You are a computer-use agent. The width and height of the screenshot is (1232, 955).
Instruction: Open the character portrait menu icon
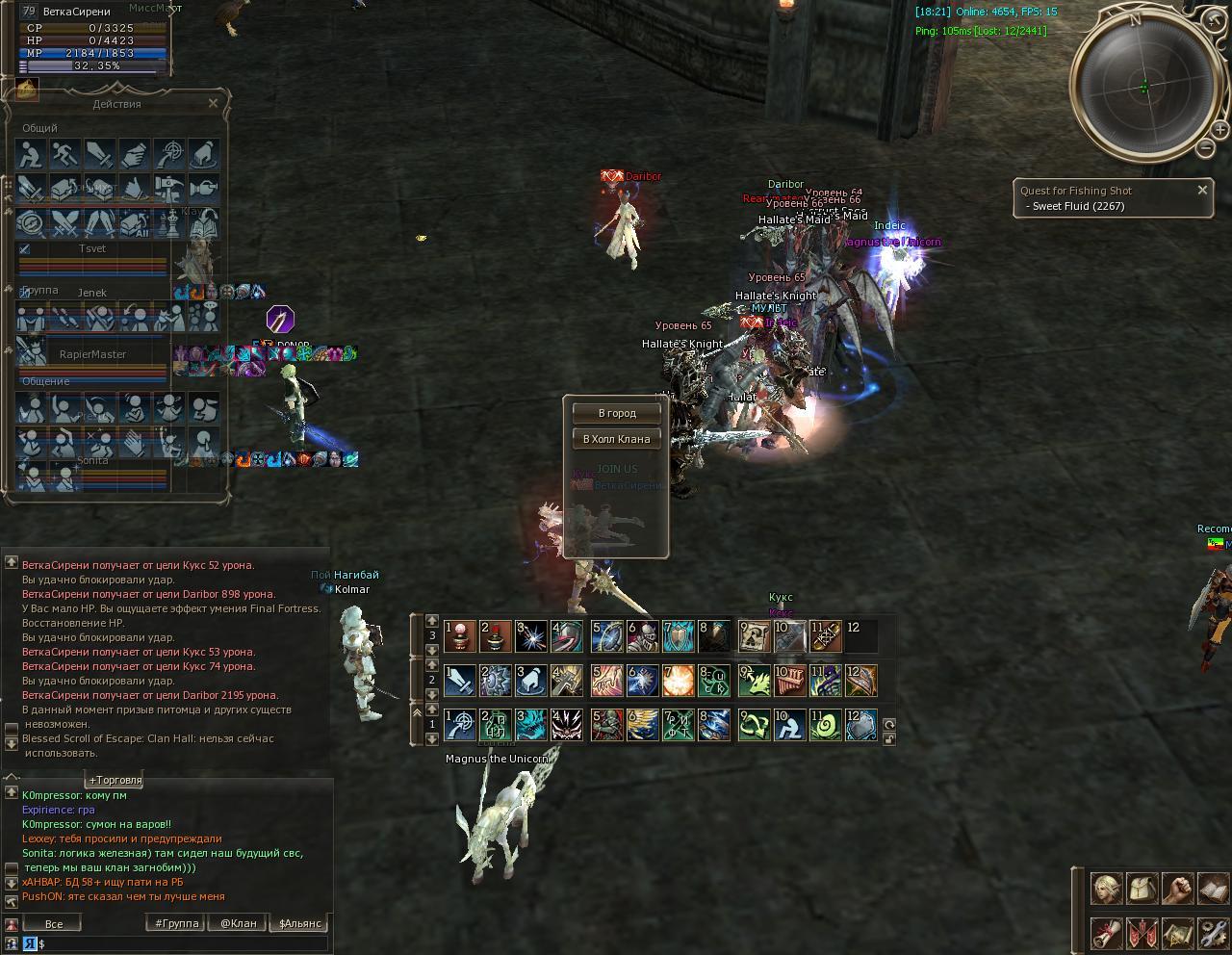pos(1106,888)
